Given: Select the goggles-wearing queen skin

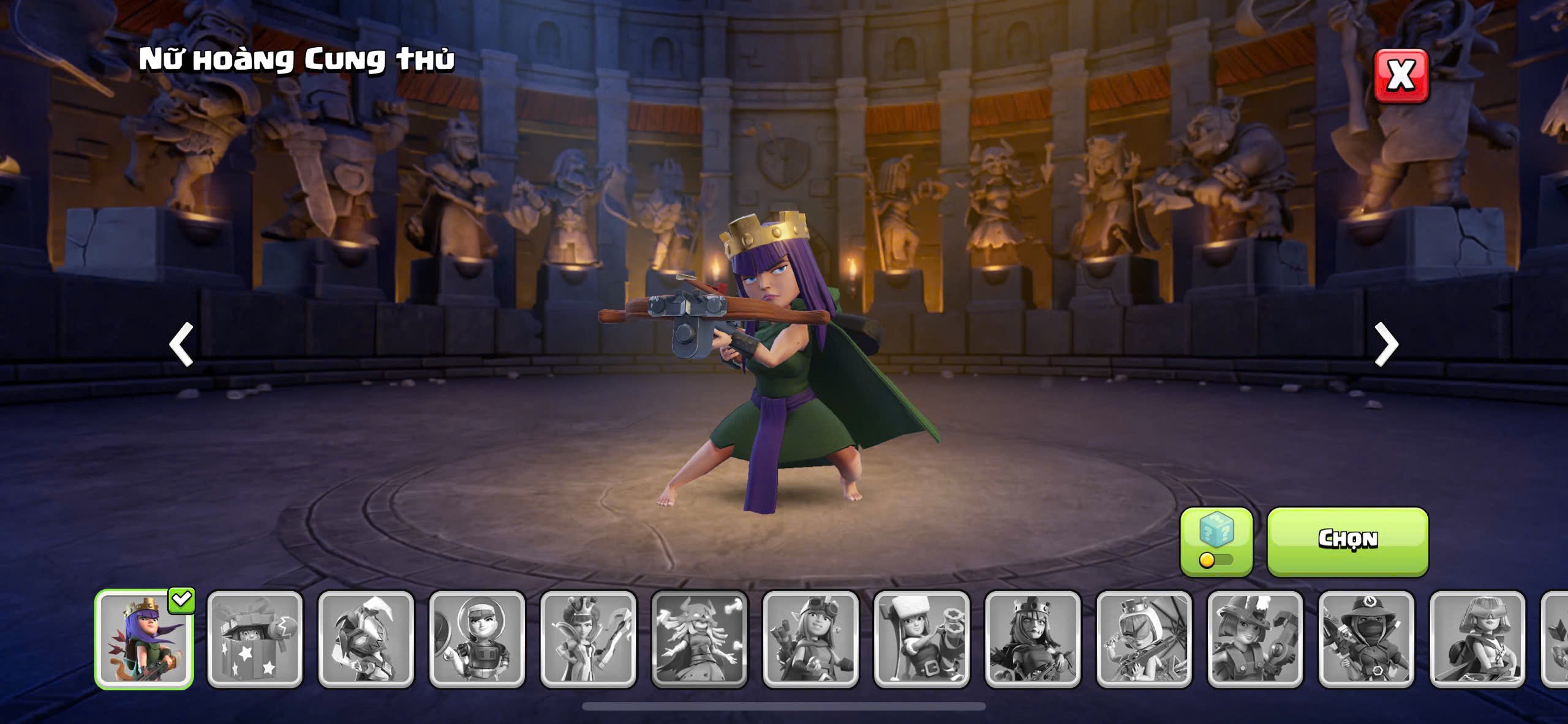Looking at the screenshot, I should (811, 639).
